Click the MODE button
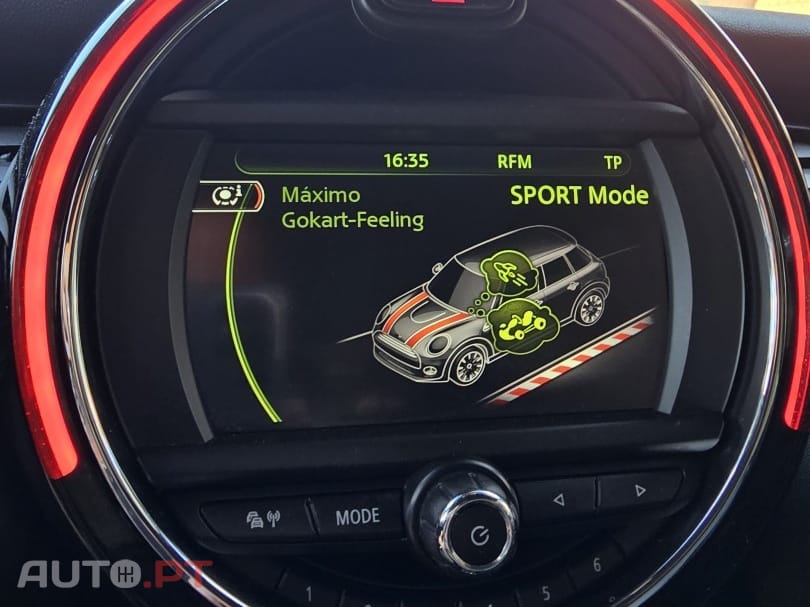The width and height of the screenshot is (810, 607). [x=357, y=516]
